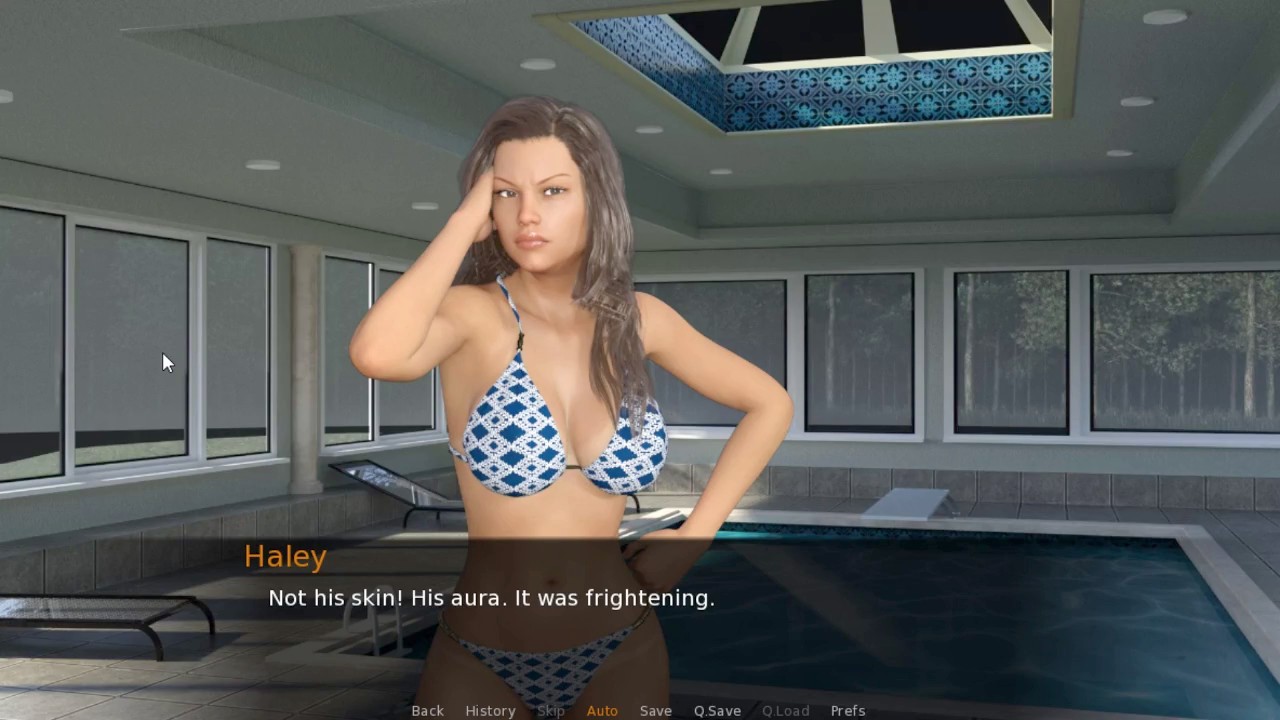Screen dimensions: 1280x720
Task: Go back one dialogue line
Action: coord(427,710)
